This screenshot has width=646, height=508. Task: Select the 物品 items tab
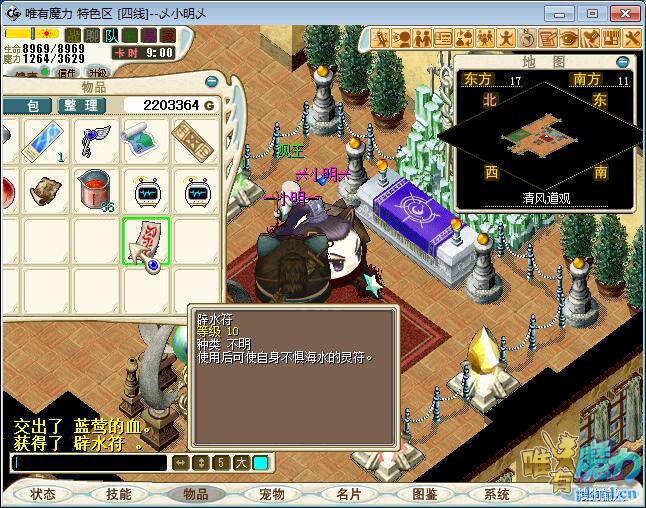click(196, 494)
